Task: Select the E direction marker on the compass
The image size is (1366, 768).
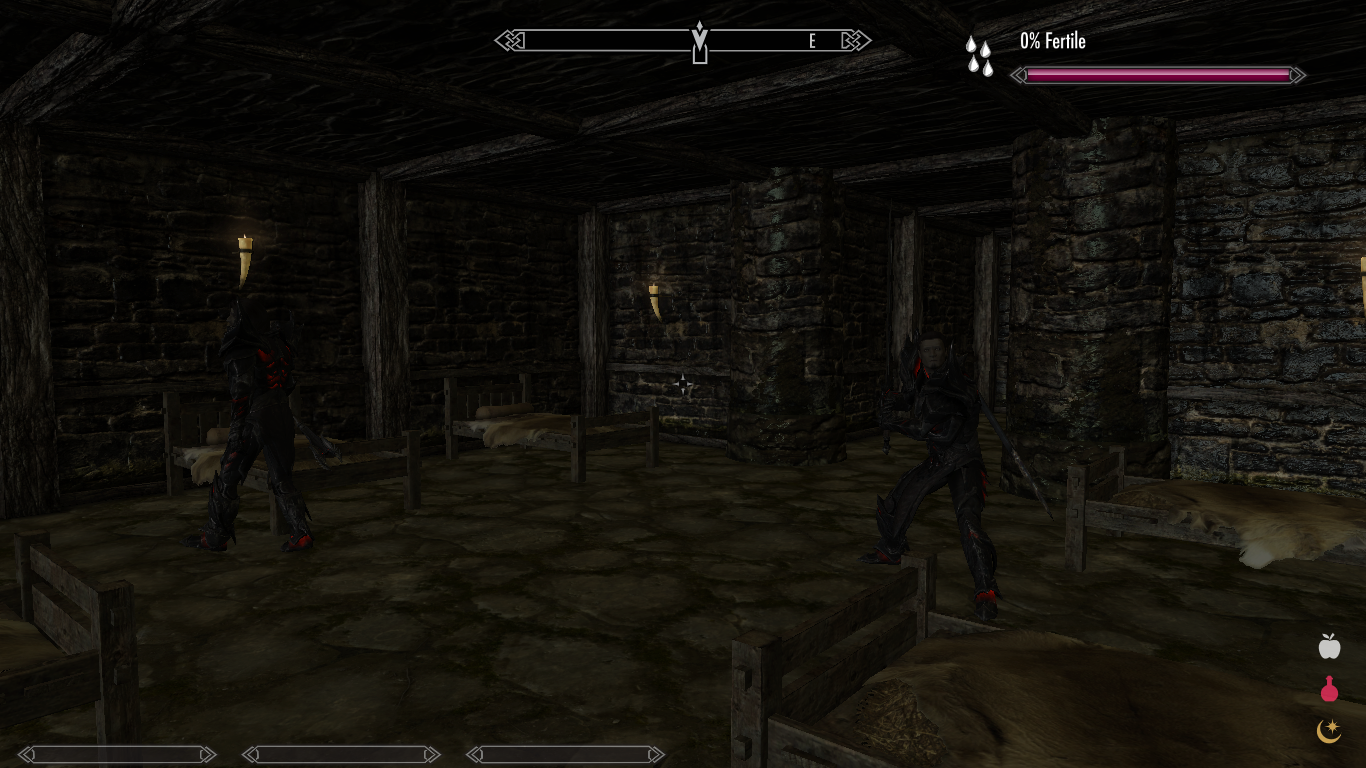Action: pyautogui.click(x=812, y=41)
